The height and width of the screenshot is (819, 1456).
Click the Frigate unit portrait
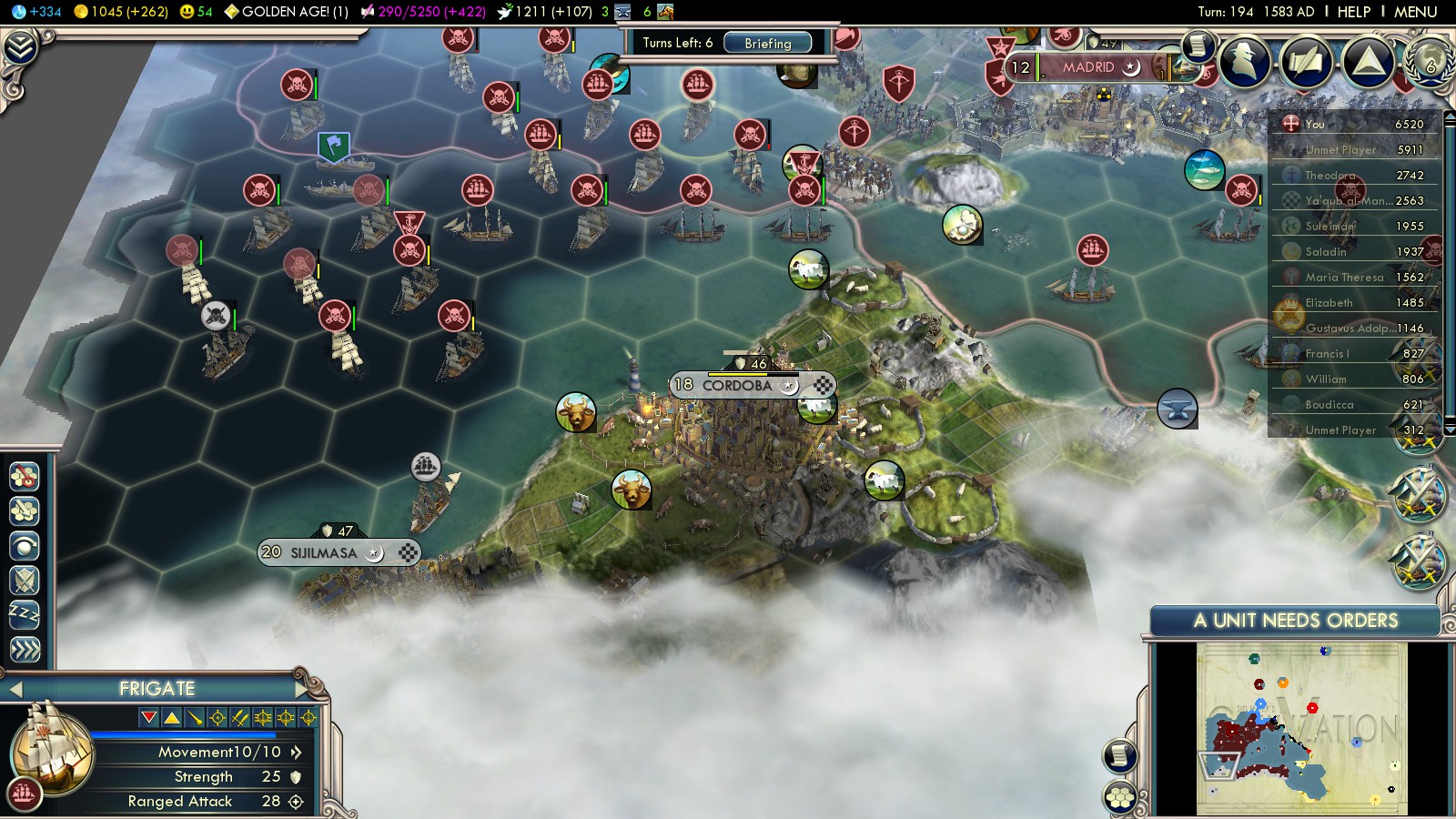tap(50, 746)
